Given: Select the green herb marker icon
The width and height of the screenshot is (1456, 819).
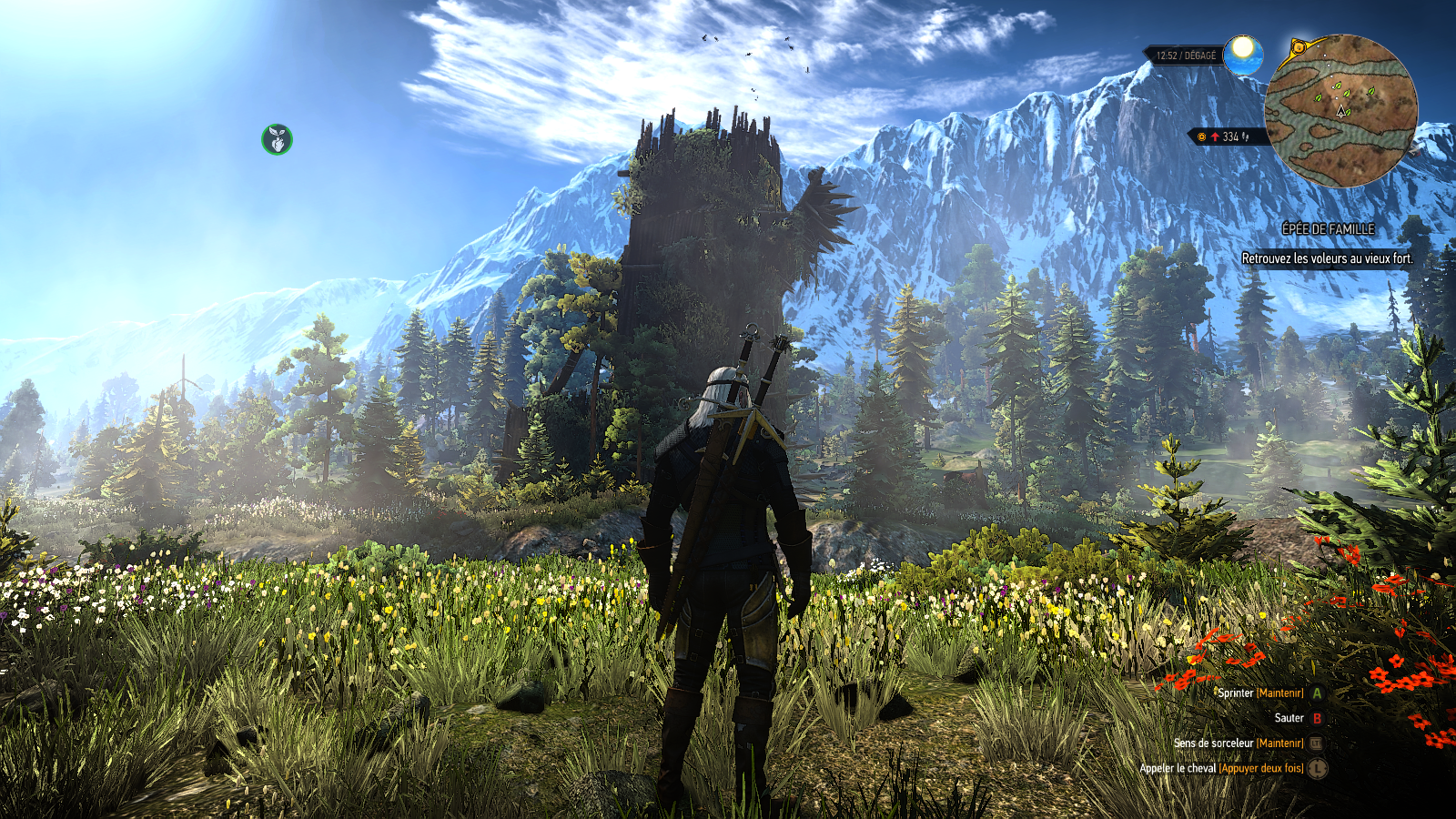Looking at the screenshot, I should coord(276,139).
